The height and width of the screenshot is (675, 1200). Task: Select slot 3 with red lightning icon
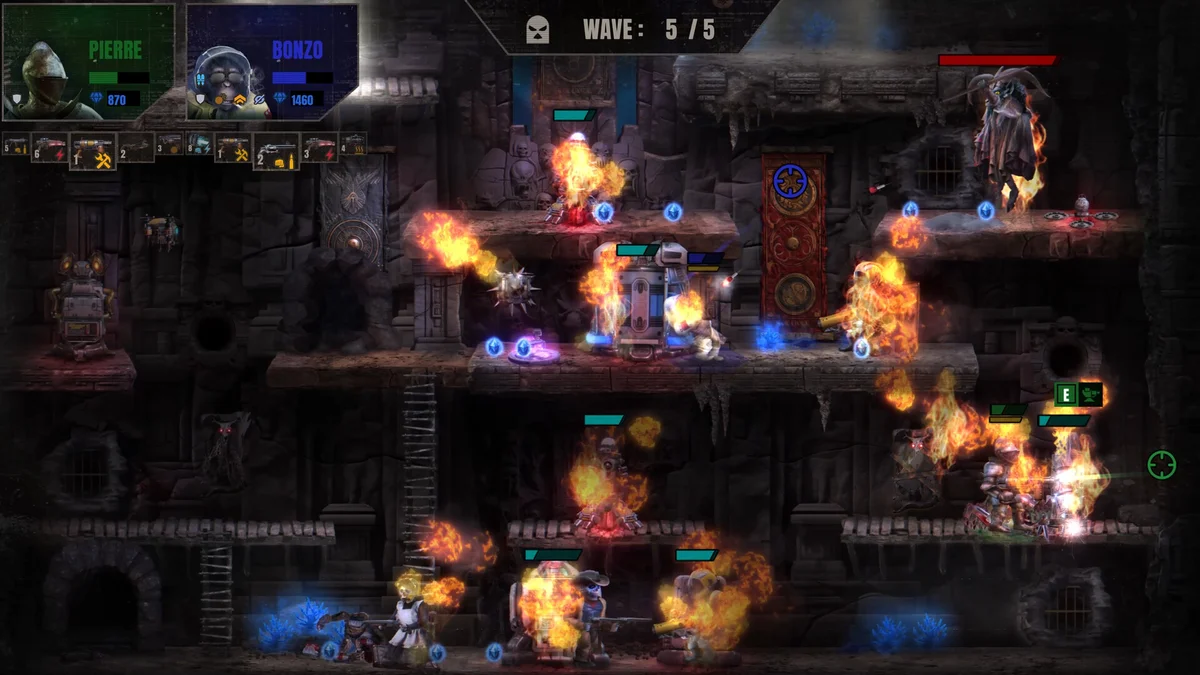coord(319,148)
